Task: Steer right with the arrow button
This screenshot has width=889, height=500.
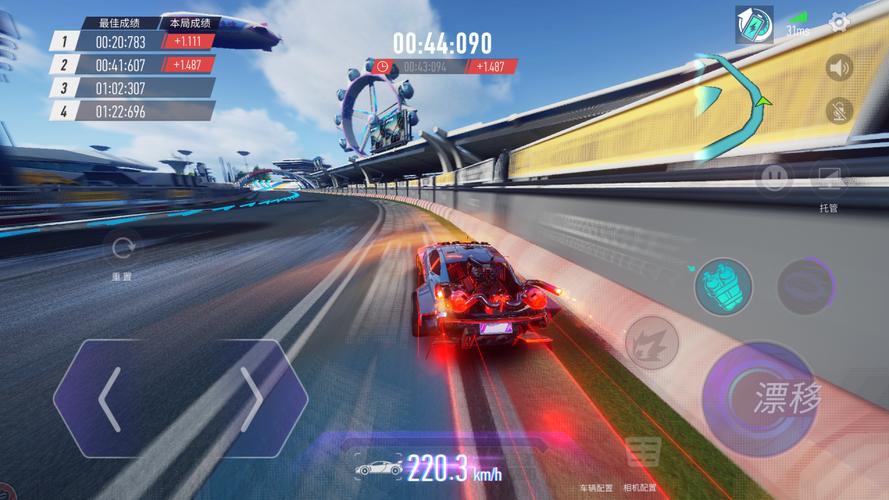Action: [251, 399]
